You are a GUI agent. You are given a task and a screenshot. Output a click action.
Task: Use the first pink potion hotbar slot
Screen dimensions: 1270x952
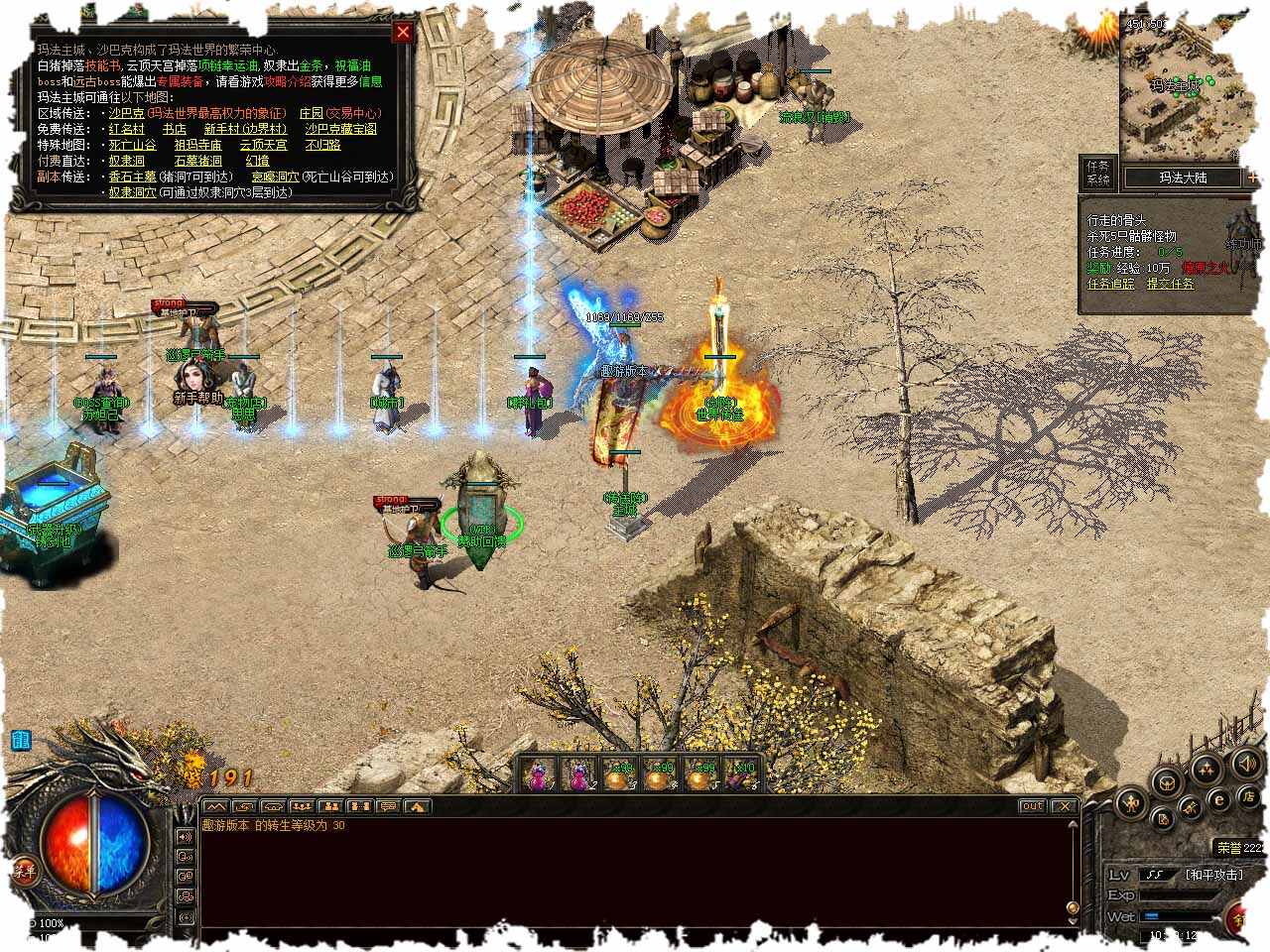pos(539,773)
